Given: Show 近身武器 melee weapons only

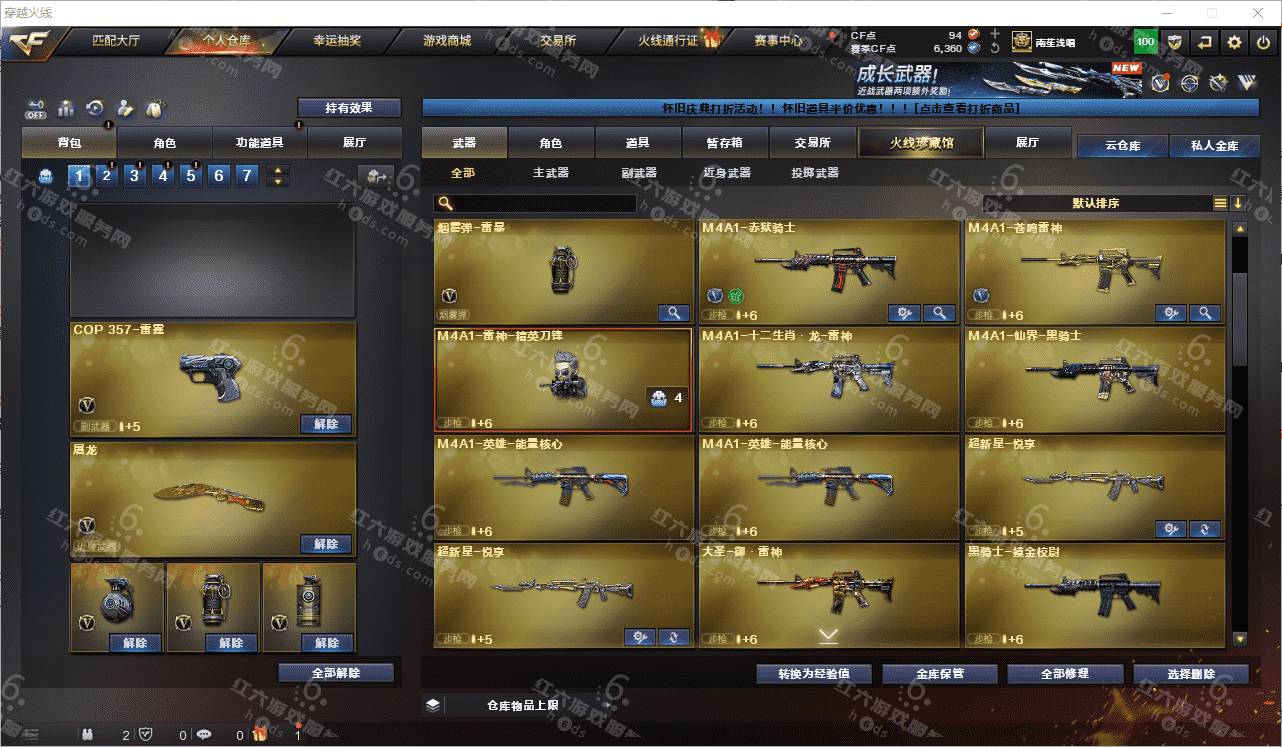Looking at the screenshot, I should tap(726, 173).
